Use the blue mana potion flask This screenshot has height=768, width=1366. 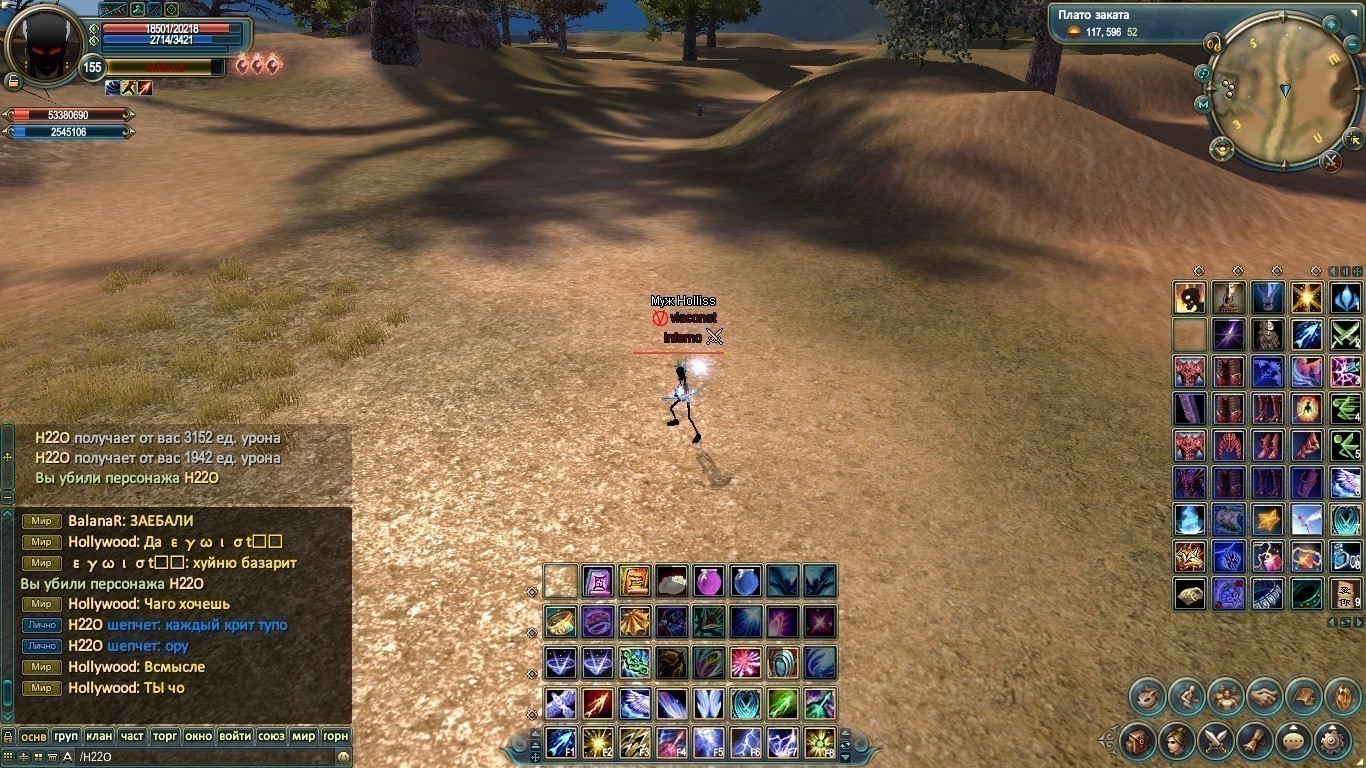[x=745, y=581]
